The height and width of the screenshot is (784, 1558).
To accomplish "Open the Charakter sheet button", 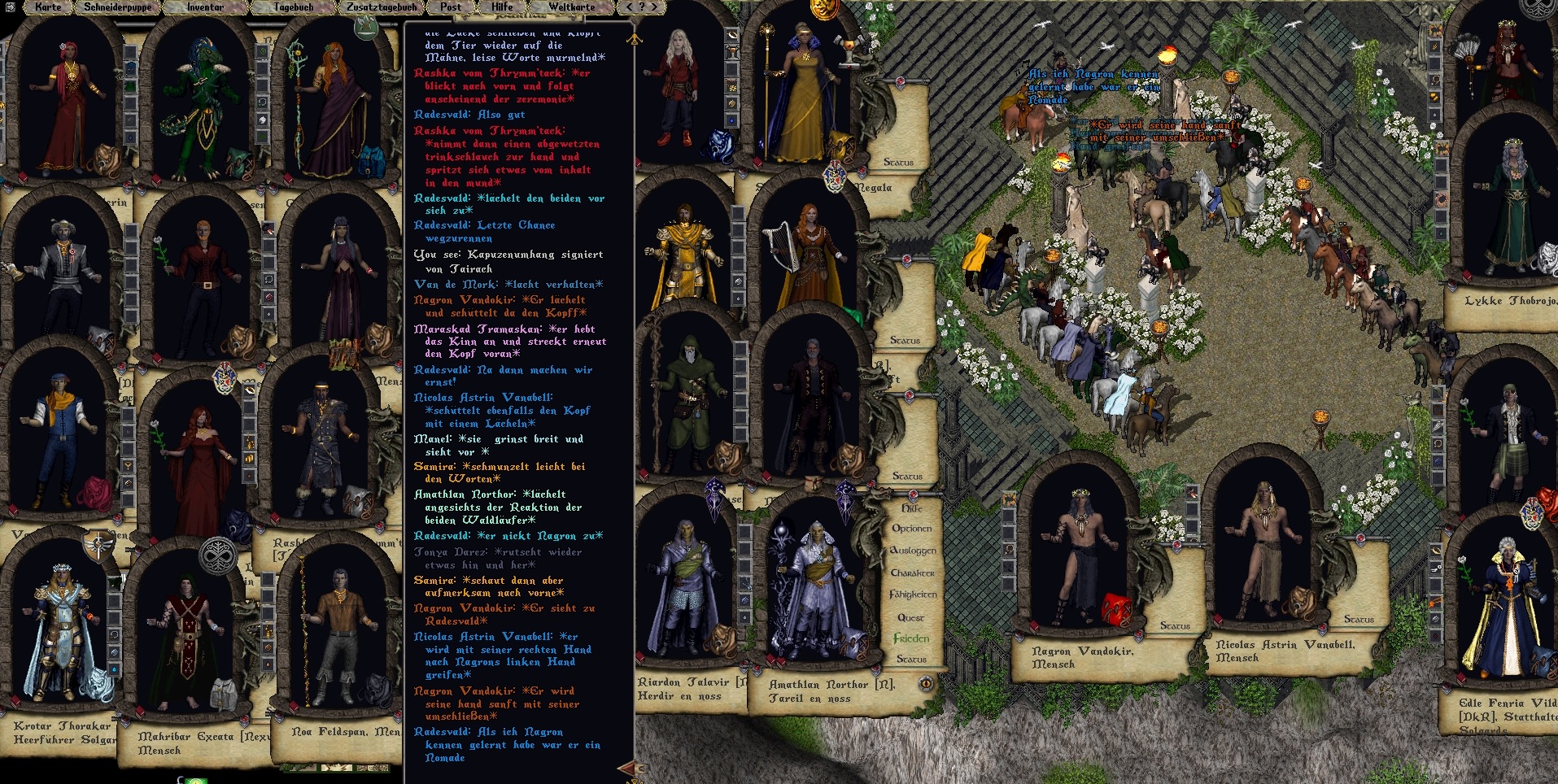I will [x=912, y=573].
